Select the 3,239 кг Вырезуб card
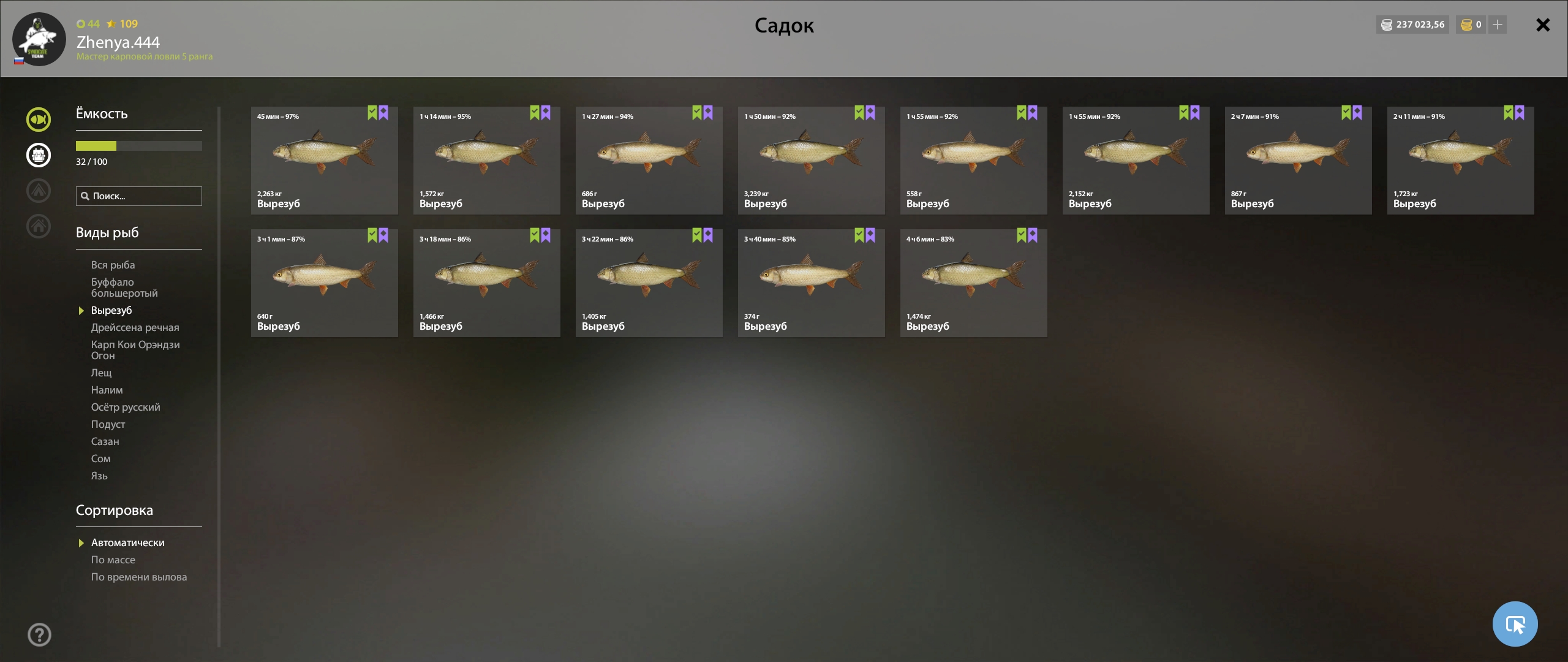The image size is (1568, 662). [x=811, y=161]
